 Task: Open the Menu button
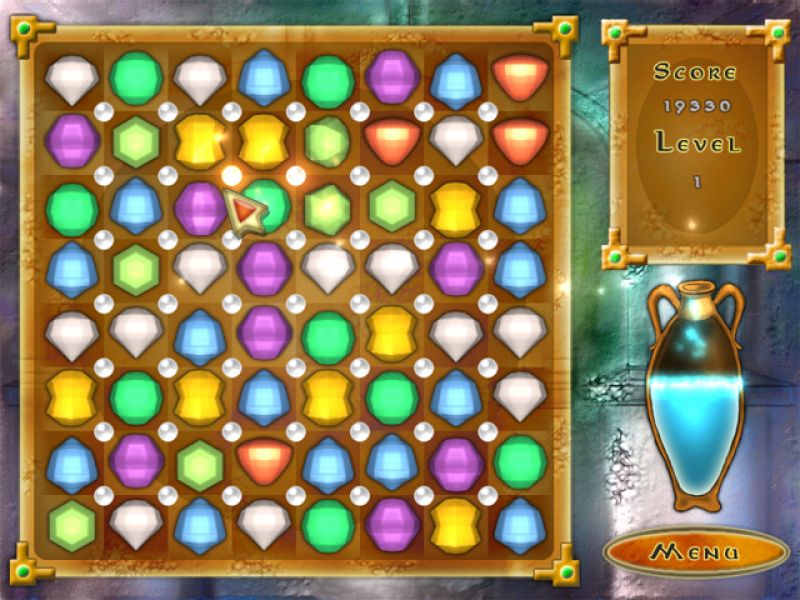pyautogui.click(x=696, y=551)
